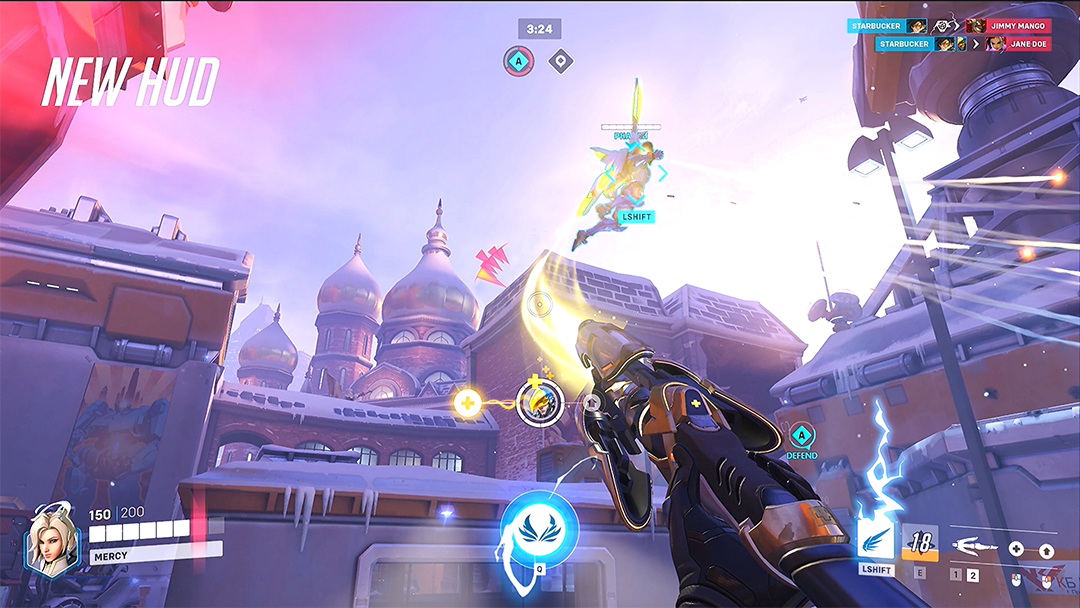This screenshot has width=1080, height=608.
Task: Select the Resurrect ability showing 18 cooldown
Action: [x=920, y=543]
